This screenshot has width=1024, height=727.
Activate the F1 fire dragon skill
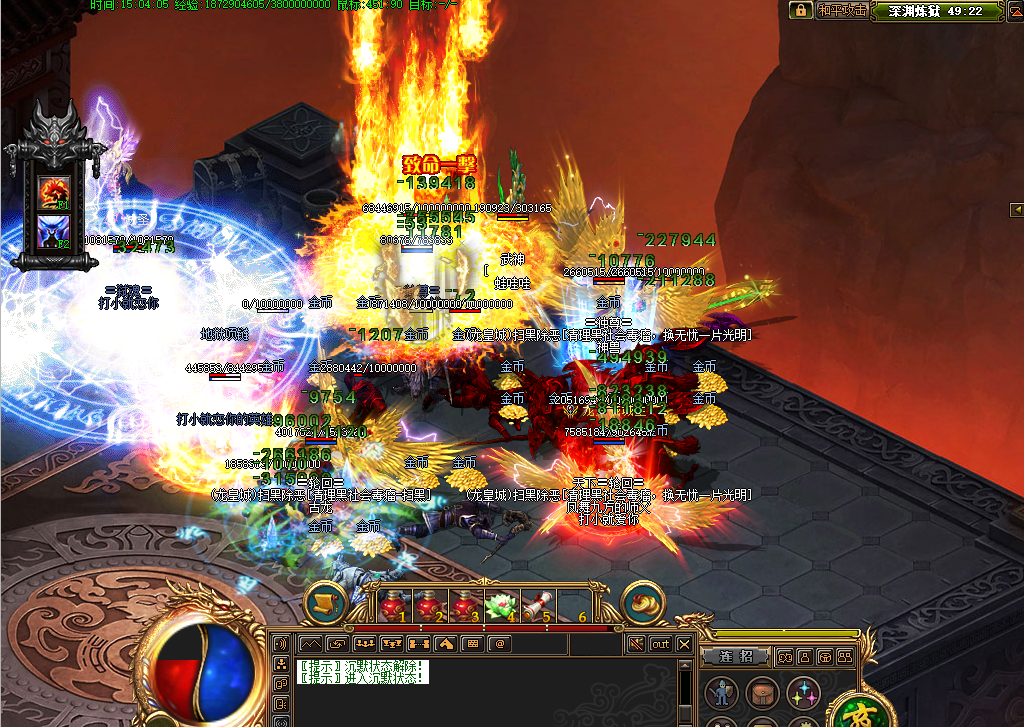(x=54, y=190)
